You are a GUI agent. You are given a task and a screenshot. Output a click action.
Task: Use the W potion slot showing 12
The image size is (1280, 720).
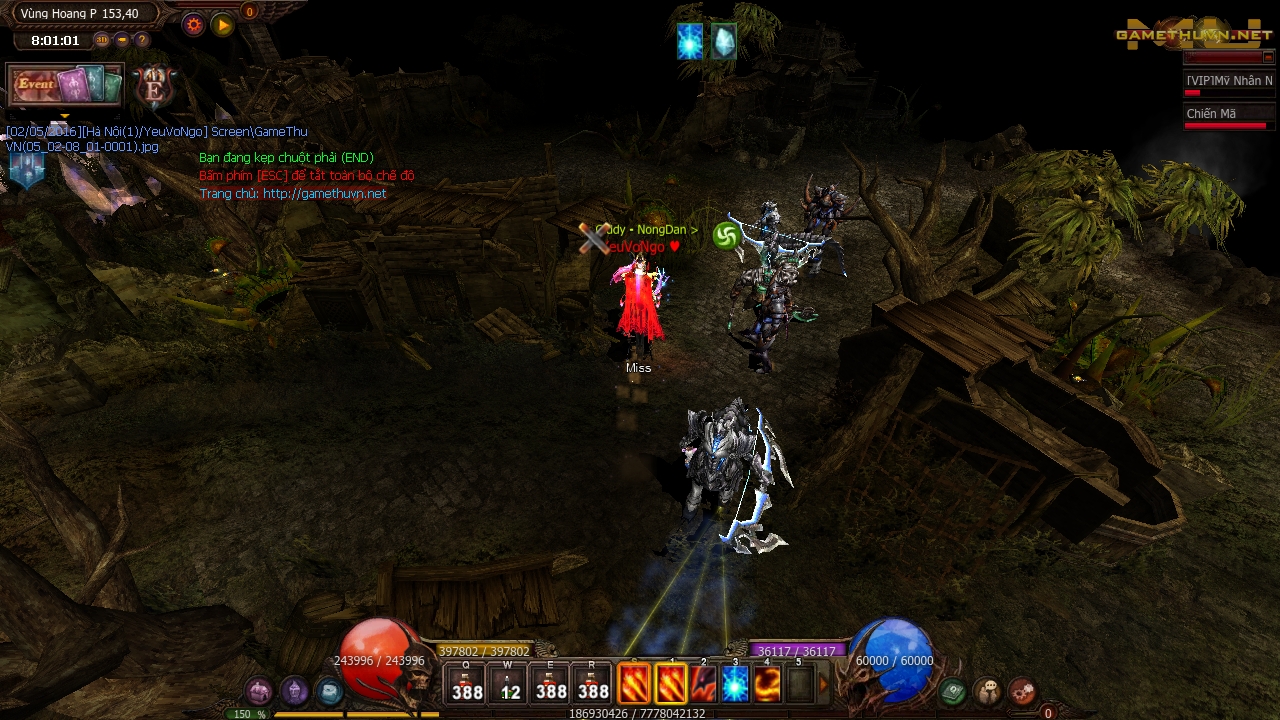click(509, 684)
